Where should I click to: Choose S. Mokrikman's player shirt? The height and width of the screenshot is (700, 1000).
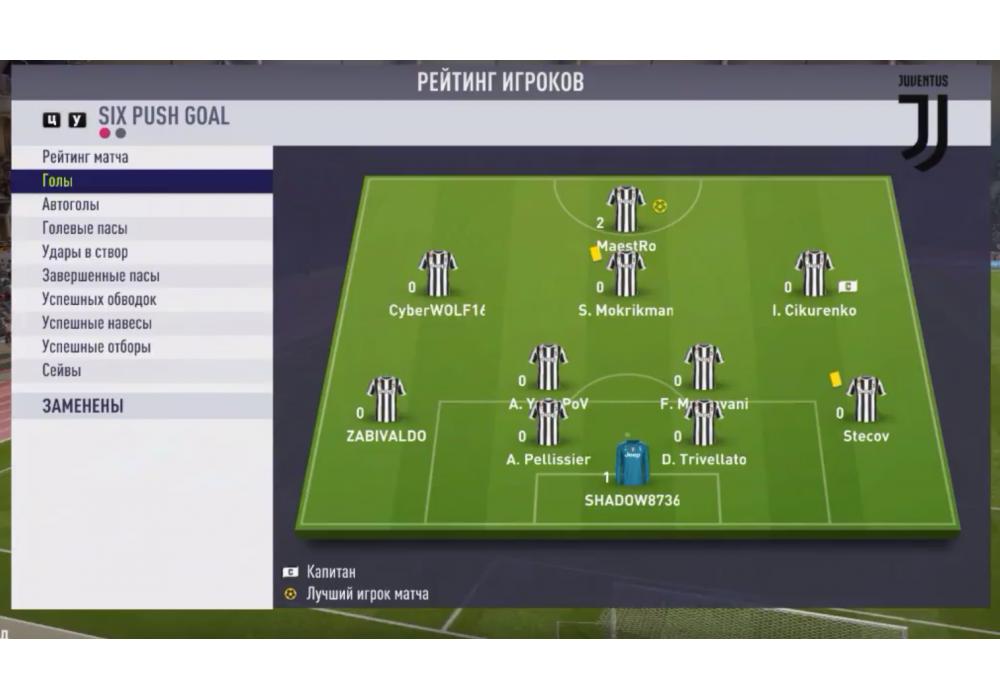point(626,274)
